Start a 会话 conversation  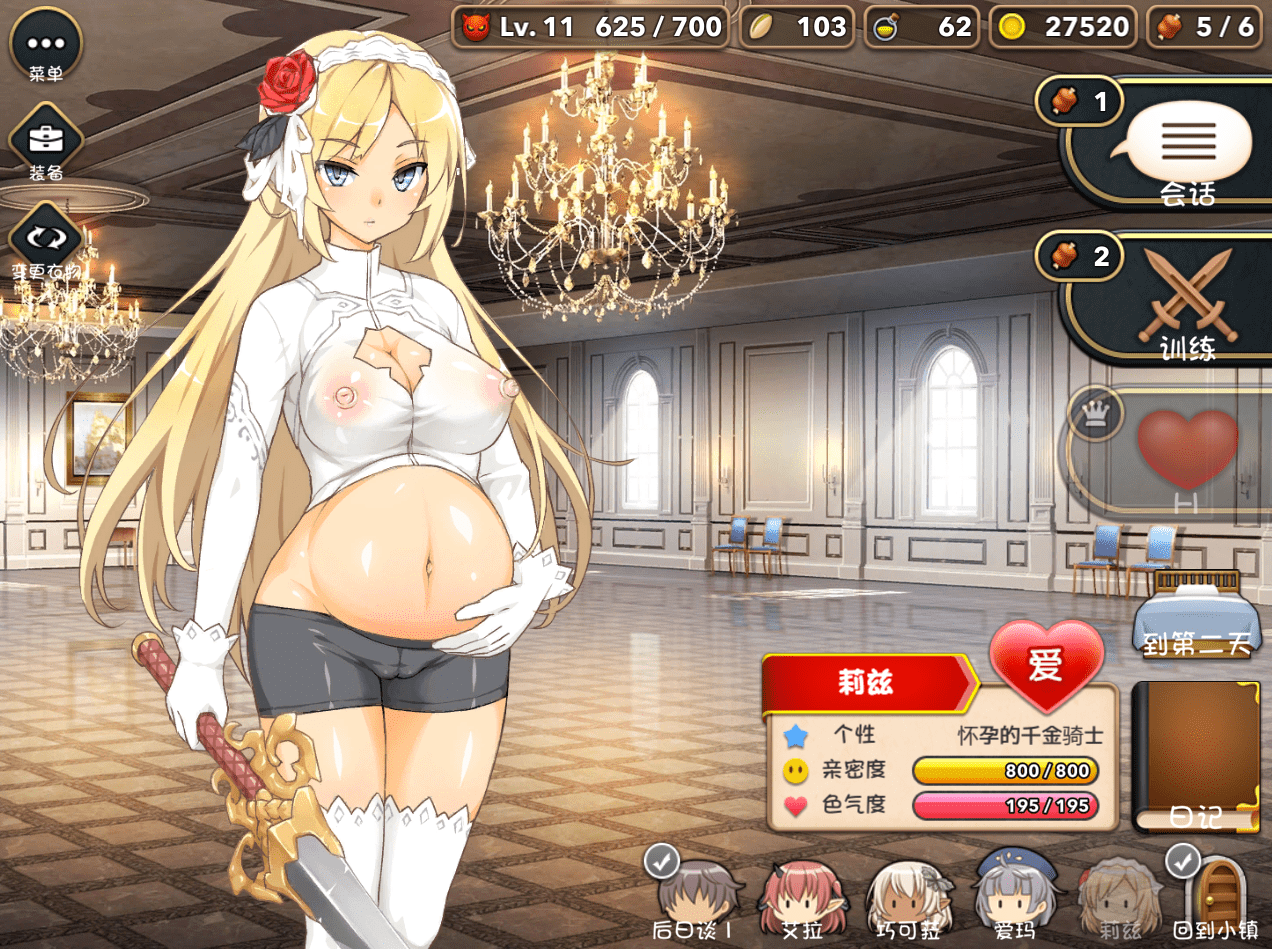coord(1186,143)
